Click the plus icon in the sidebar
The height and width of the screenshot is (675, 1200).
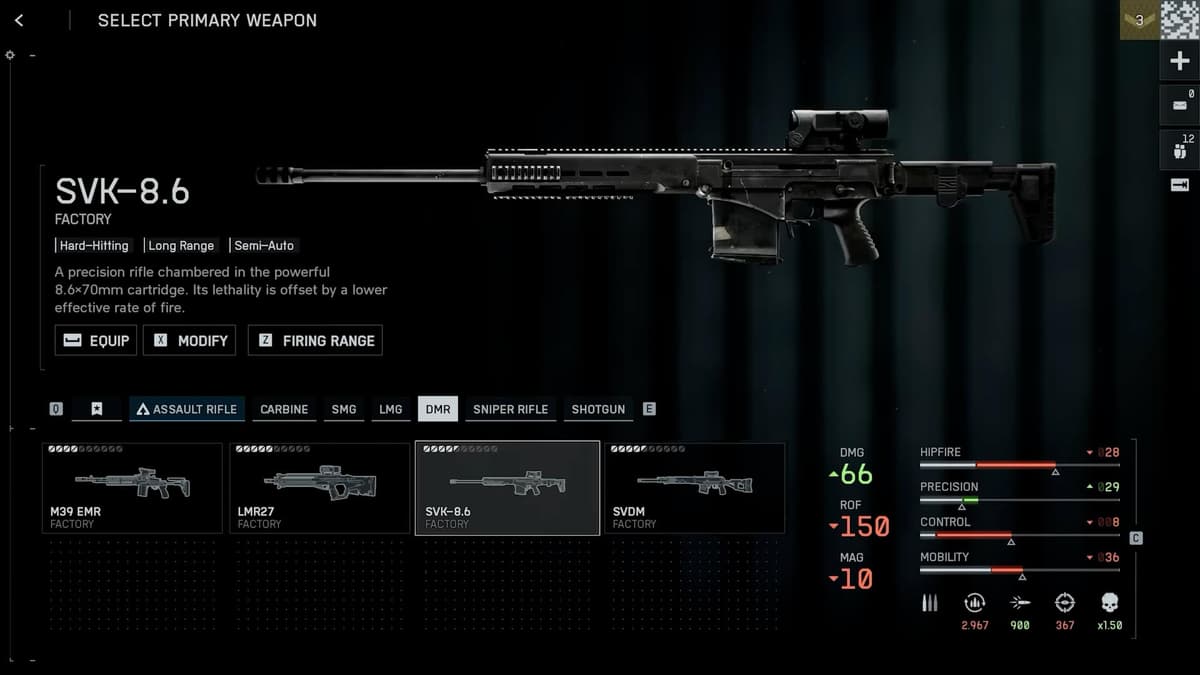pyautogui.click(x=1179, y=62)
